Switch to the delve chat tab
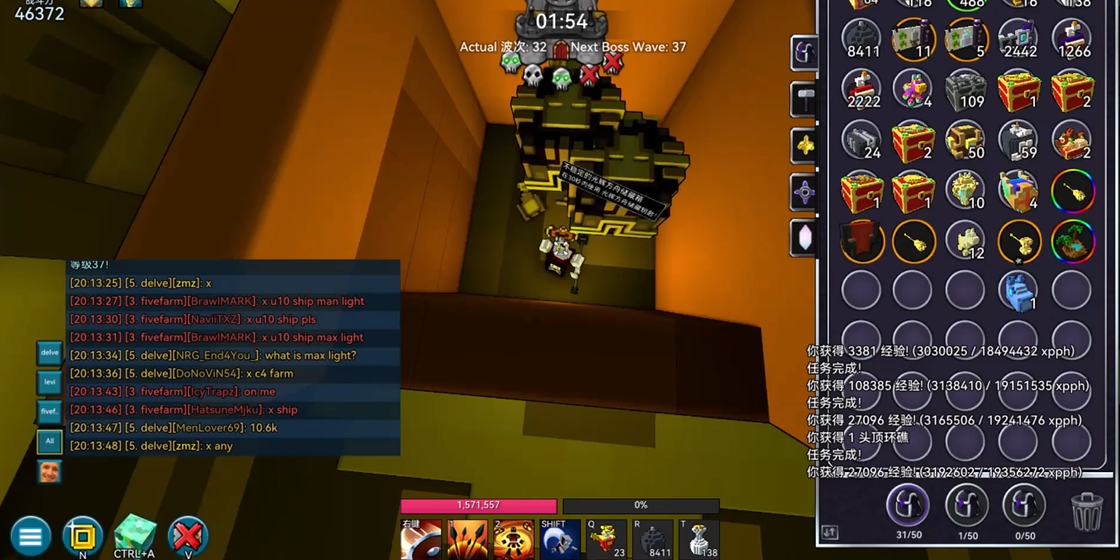 pos(49,353)
